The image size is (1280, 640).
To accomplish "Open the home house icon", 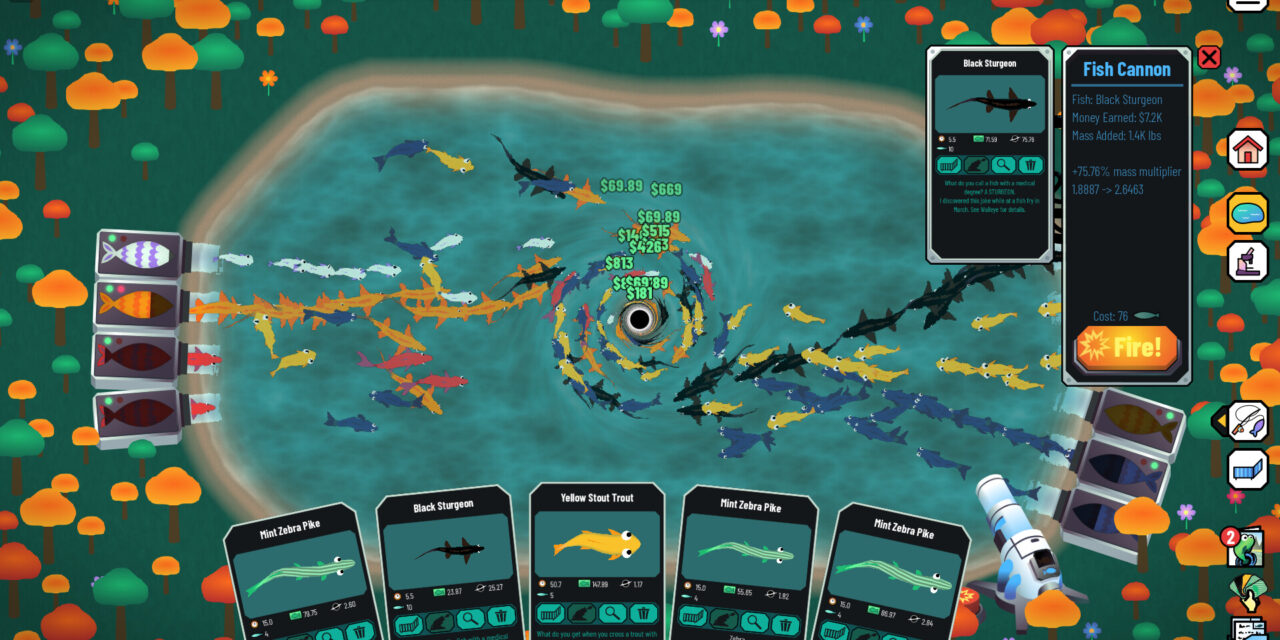I will tap(1247, 151).
